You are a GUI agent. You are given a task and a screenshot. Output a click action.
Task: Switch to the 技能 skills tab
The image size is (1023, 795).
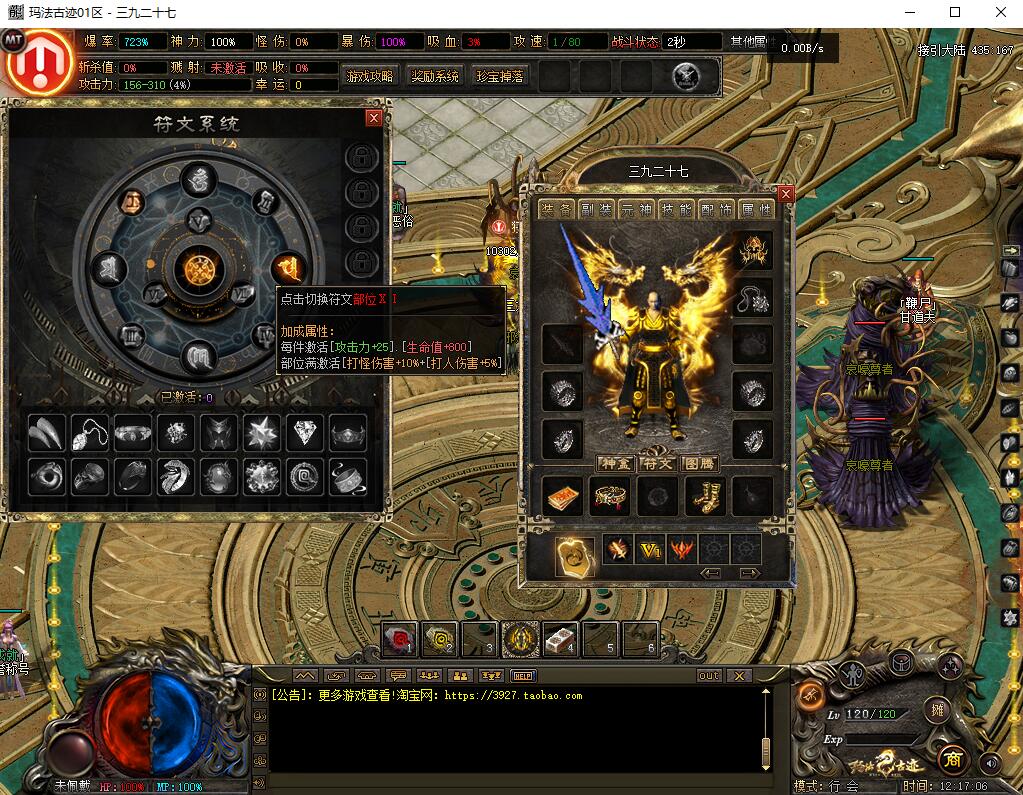pos(674,210)
